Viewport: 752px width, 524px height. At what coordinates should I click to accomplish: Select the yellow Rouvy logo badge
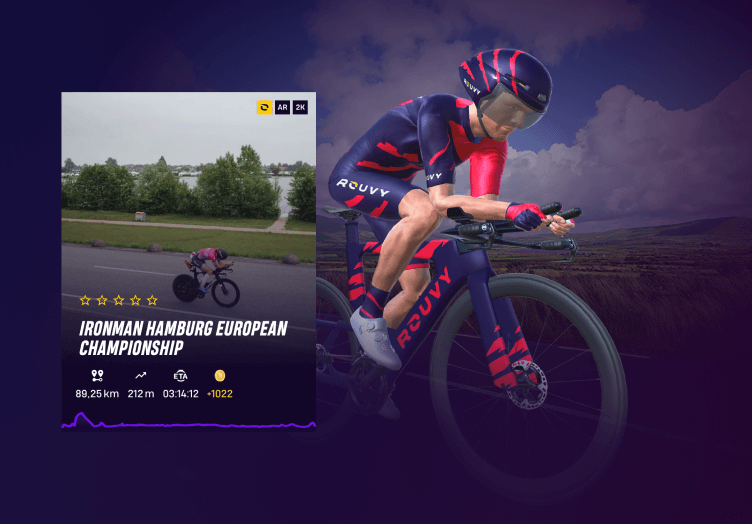point(265,107)
